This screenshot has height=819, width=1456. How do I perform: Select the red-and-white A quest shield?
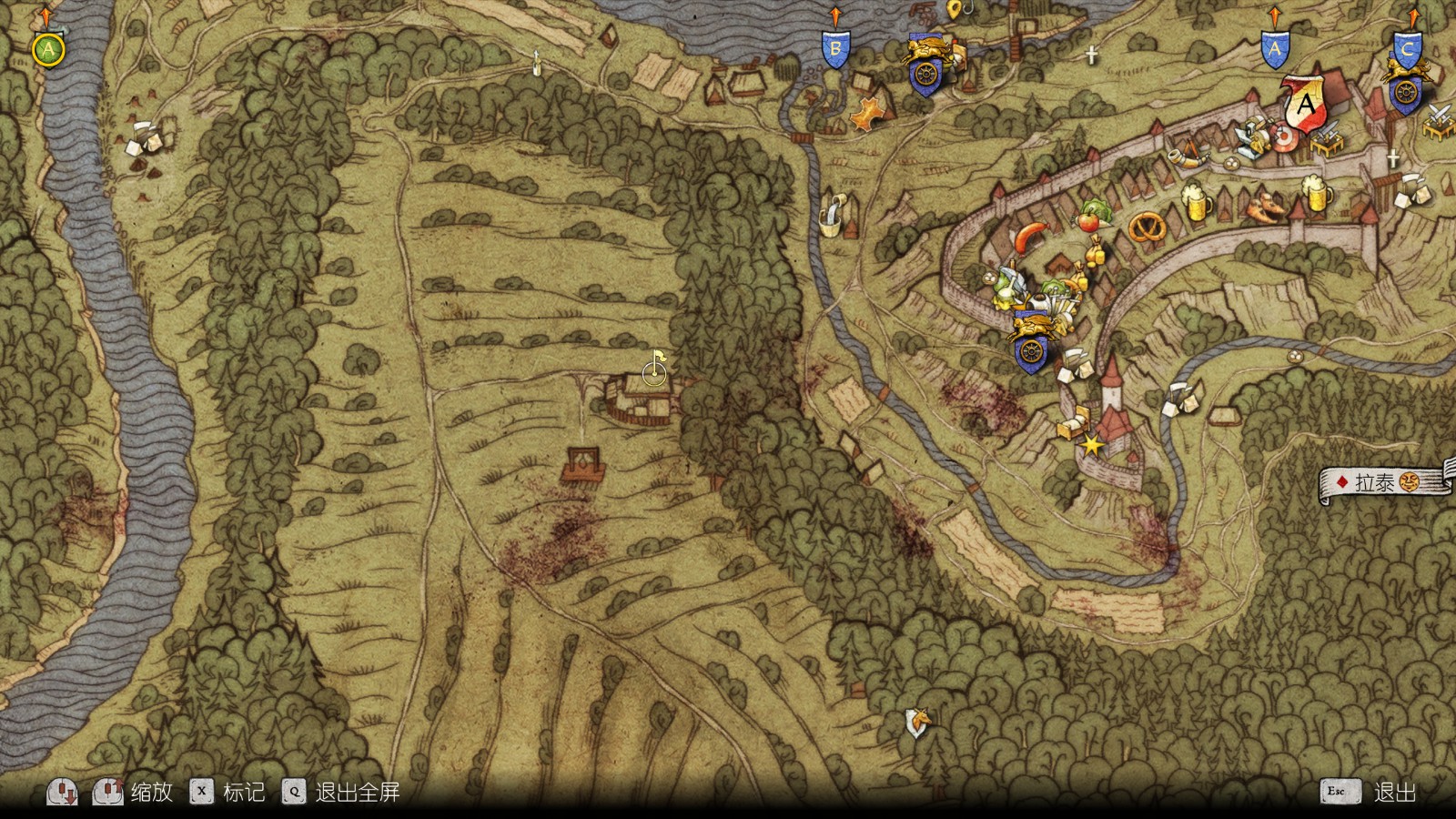(1305, 105)
